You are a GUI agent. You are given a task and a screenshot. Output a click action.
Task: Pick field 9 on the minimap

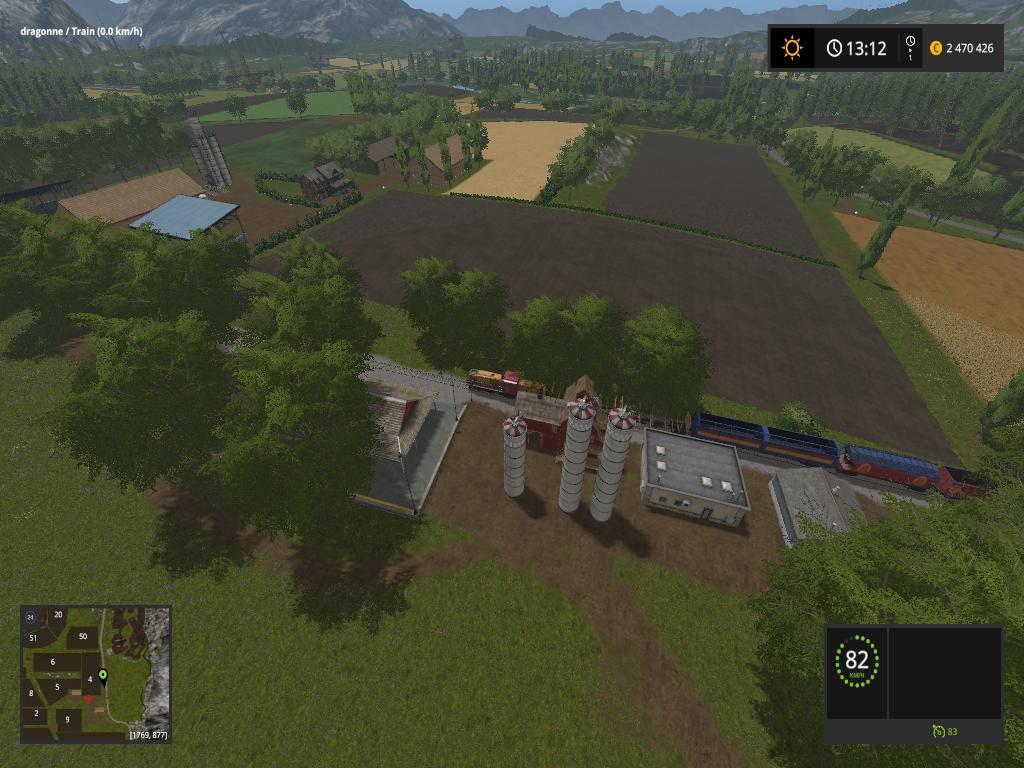tap(68, 719)
